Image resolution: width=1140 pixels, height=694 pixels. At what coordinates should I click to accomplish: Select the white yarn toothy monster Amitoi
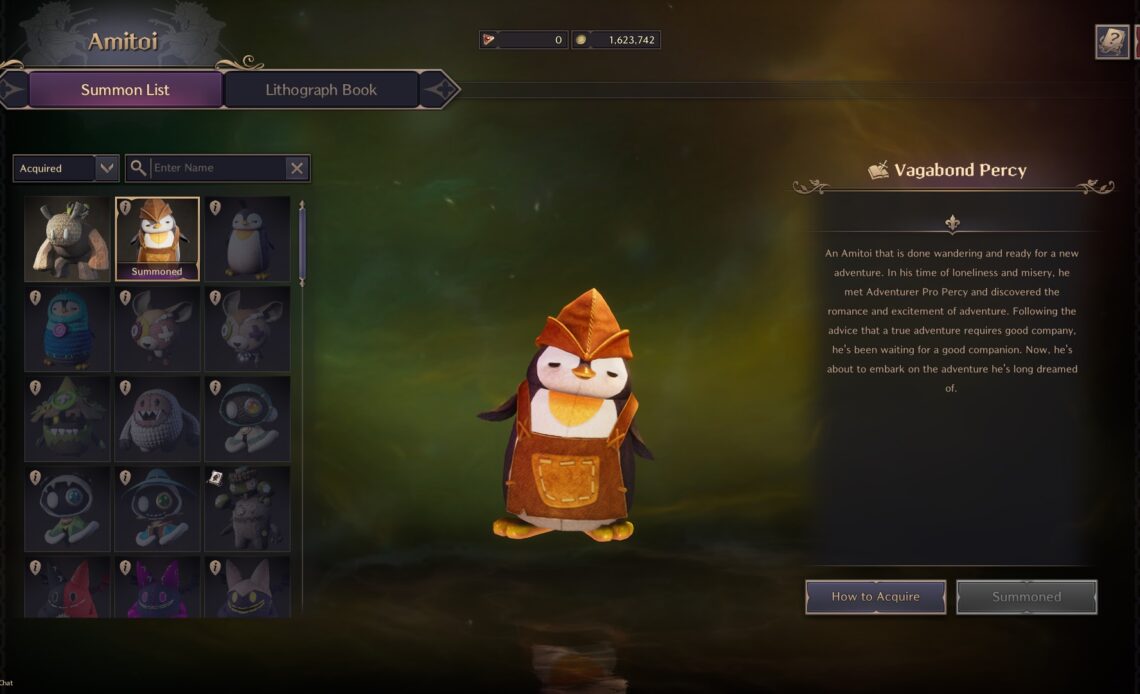[x=157, y=418]
